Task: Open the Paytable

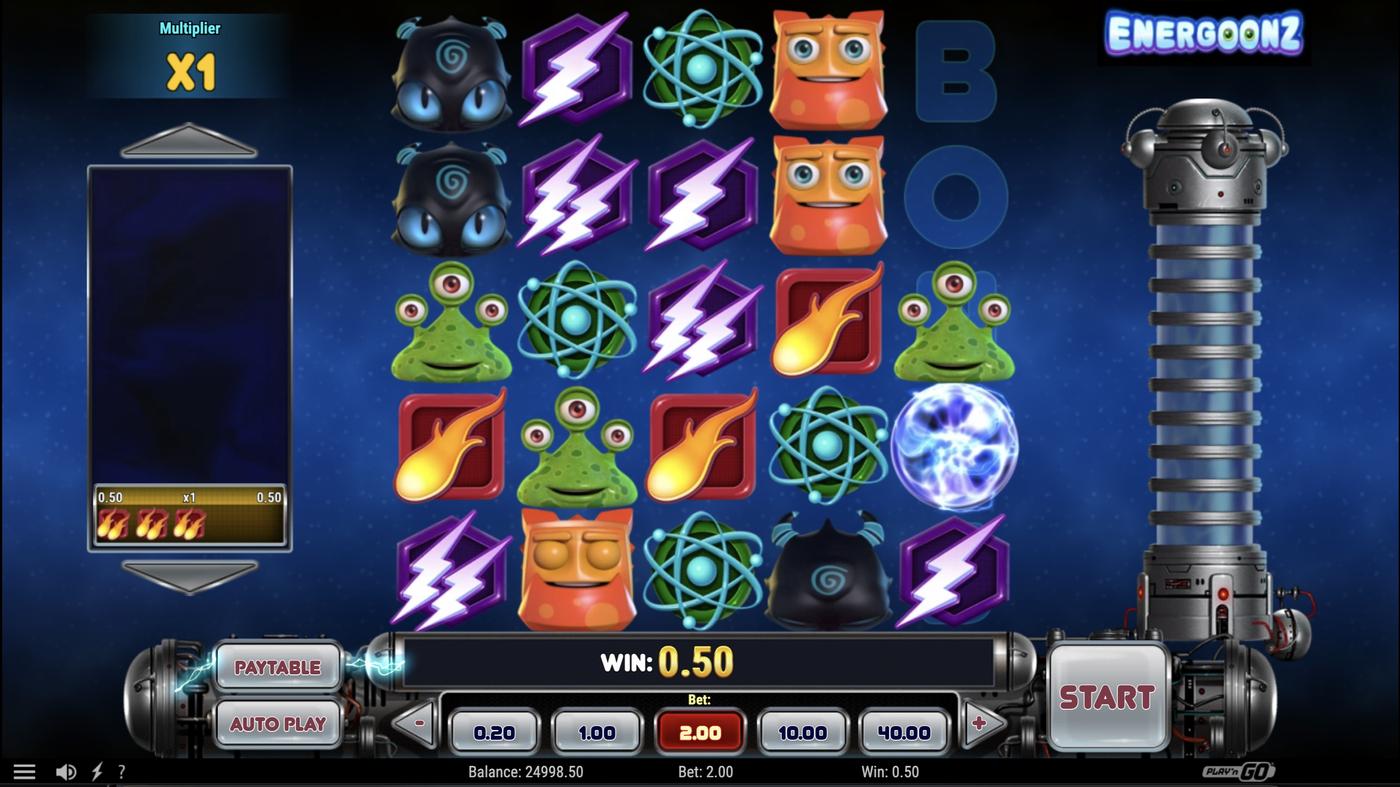Action: (278, 666)
